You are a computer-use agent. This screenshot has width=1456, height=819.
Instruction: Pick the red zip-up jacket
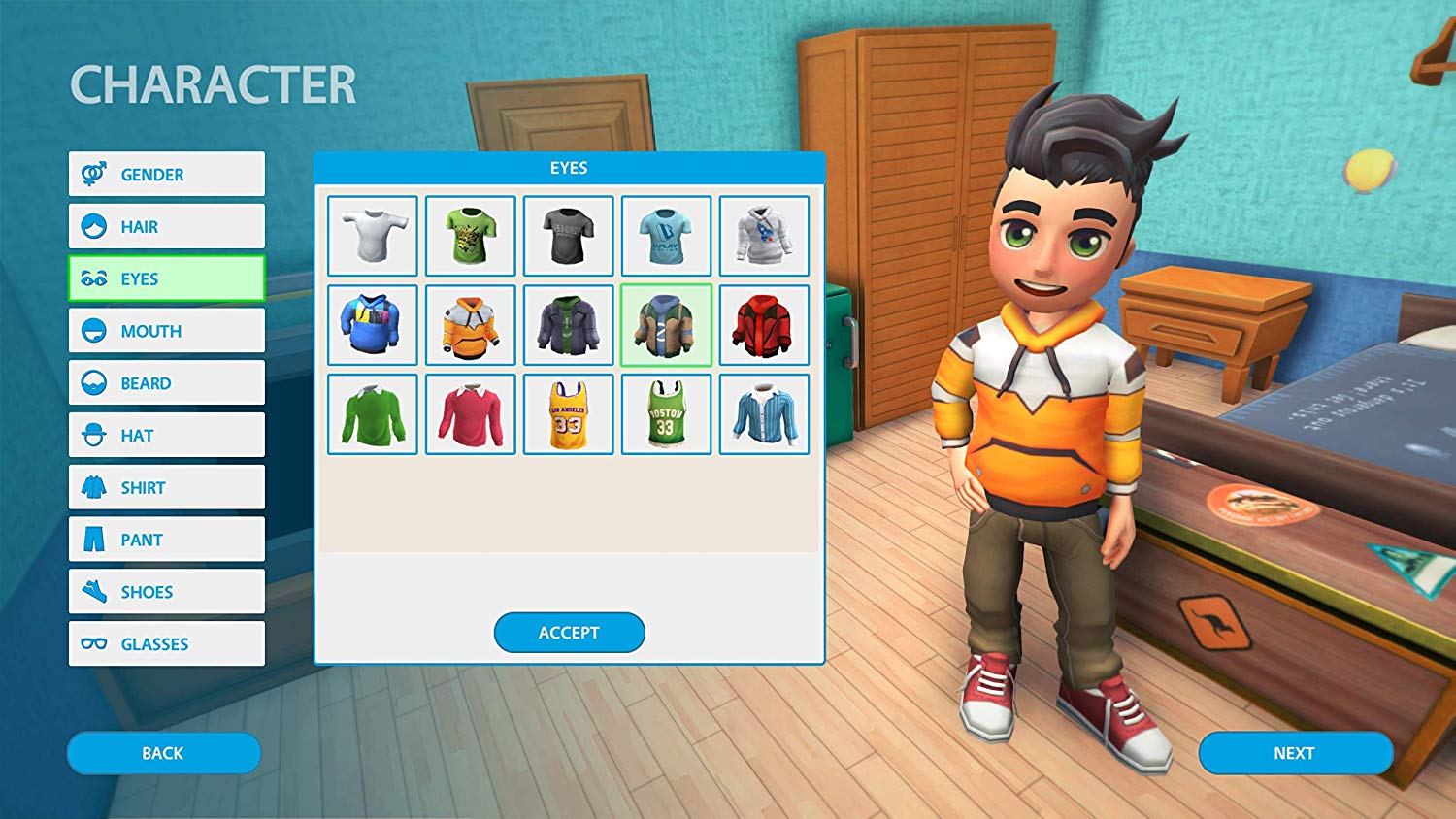pyautogui.click(x=764, y=325)
